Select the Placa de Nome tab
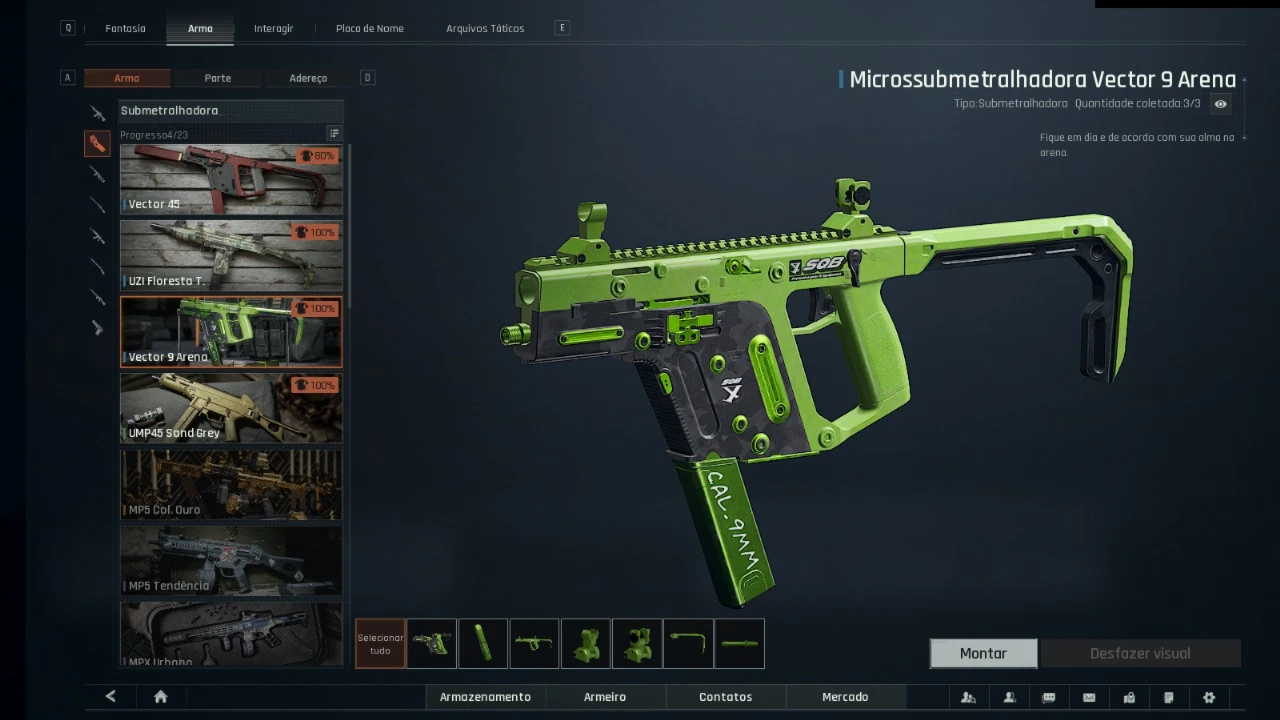Image resolution: width=1280 pixels, height=720 pixels. (x=370, y=28)
